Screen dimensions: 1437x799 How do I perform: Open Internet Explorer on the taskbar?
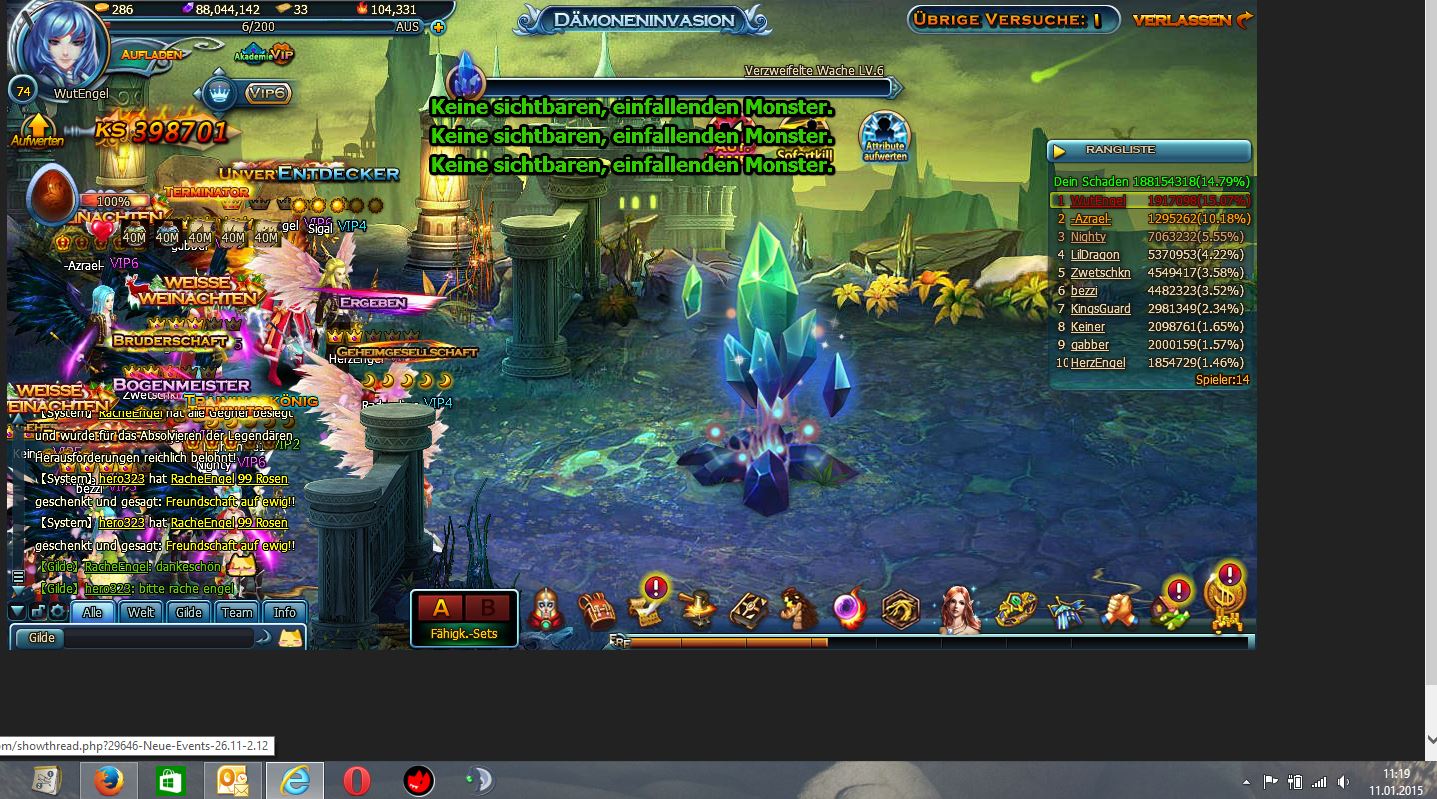point(295,780)
